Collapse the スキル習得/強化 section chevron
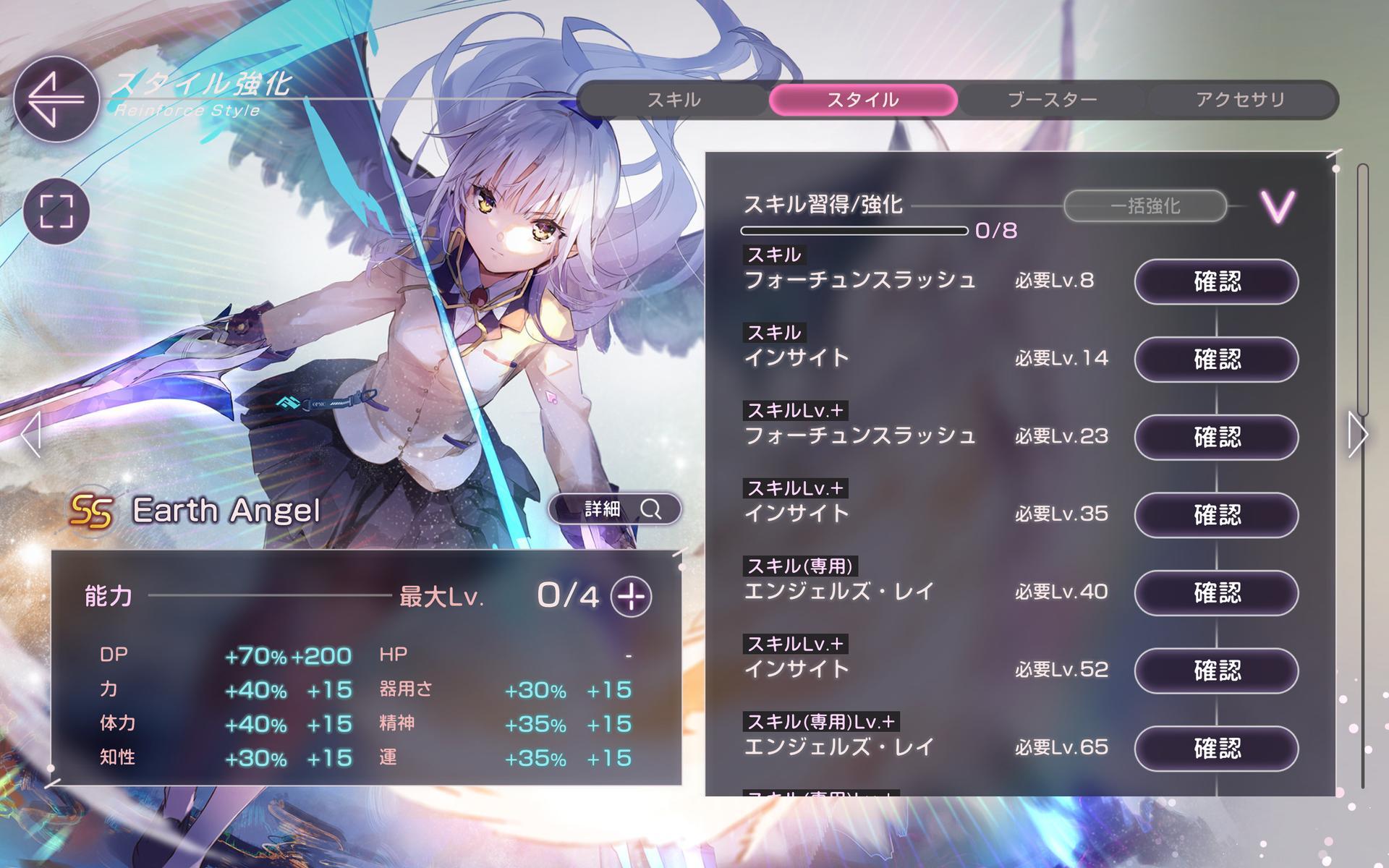The height and width of the screenshot is (868, 1389). 1278,207
